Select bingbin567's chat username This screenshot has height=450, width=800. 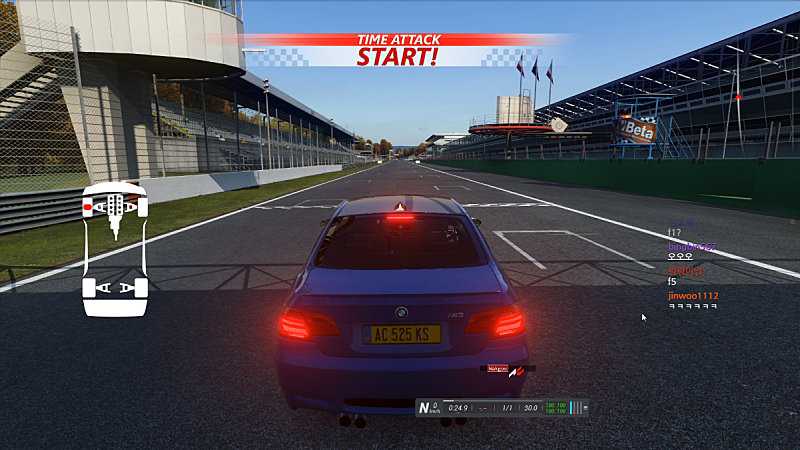pos(691,245)
